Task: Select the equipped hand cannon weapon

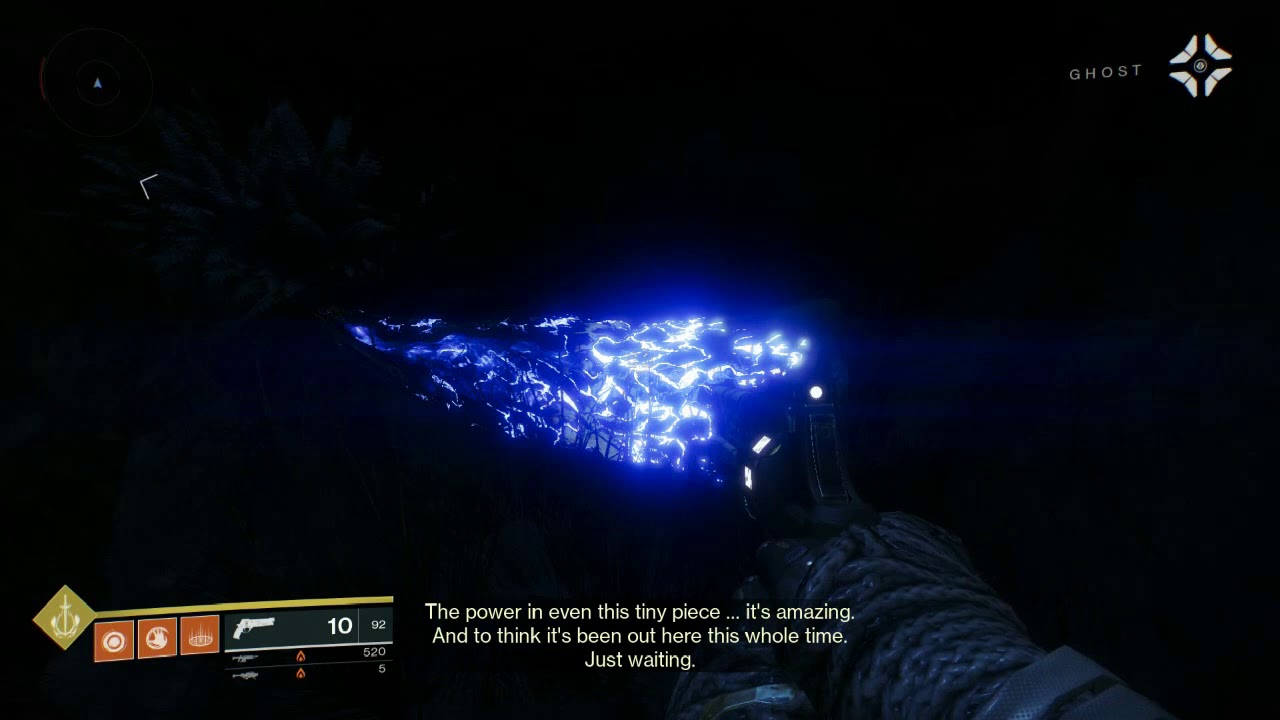Action: pos(254,629)
